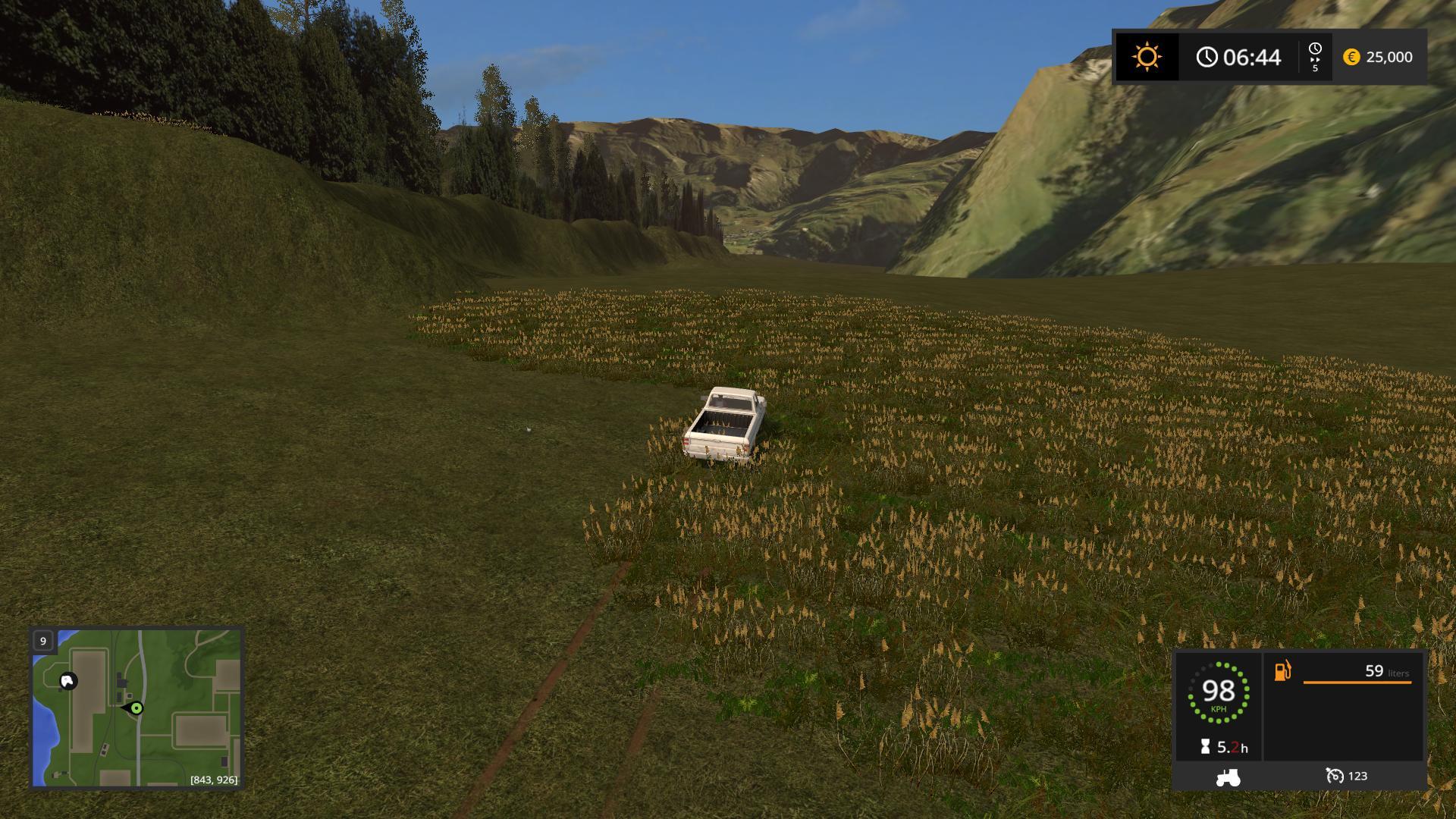1456x819 pixels.
Task: Click the tractor vehicle icon
Action: tap(1228, 777)
